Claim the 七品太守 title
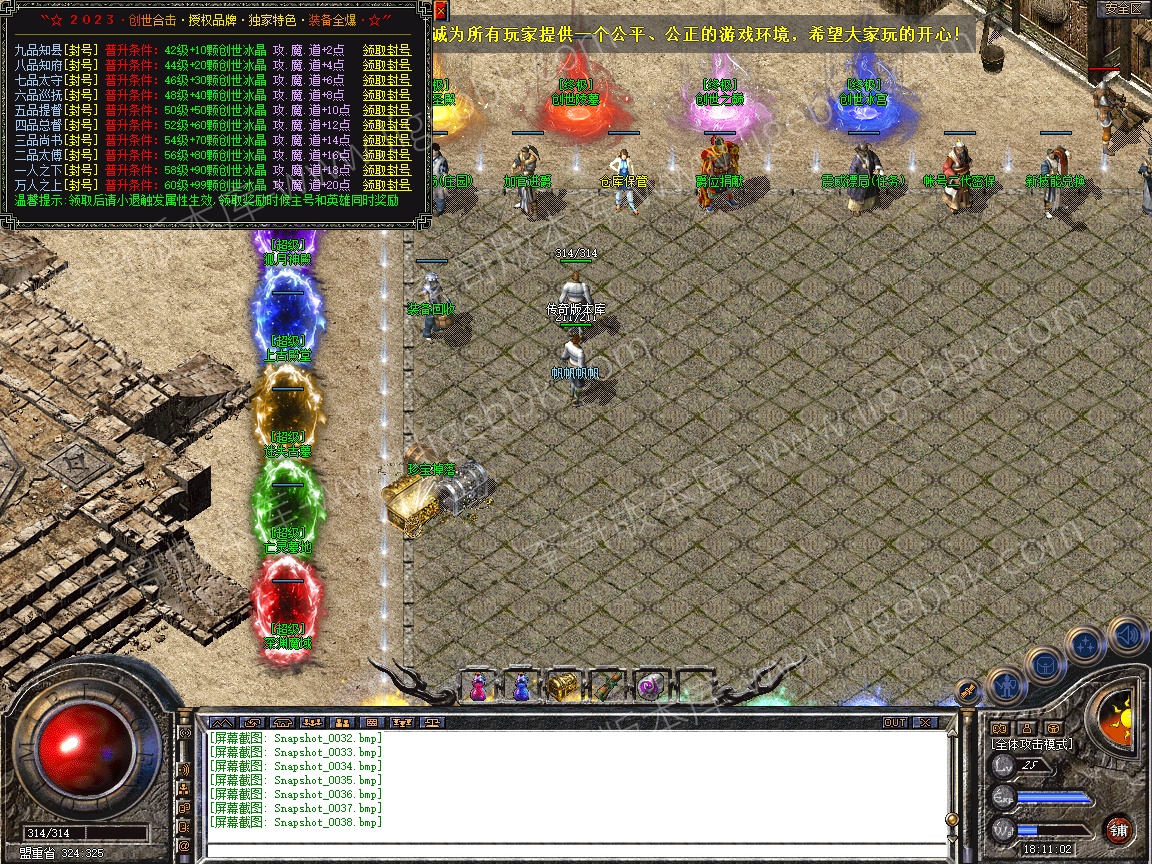 pyautogui.click(x=386, y=79)
